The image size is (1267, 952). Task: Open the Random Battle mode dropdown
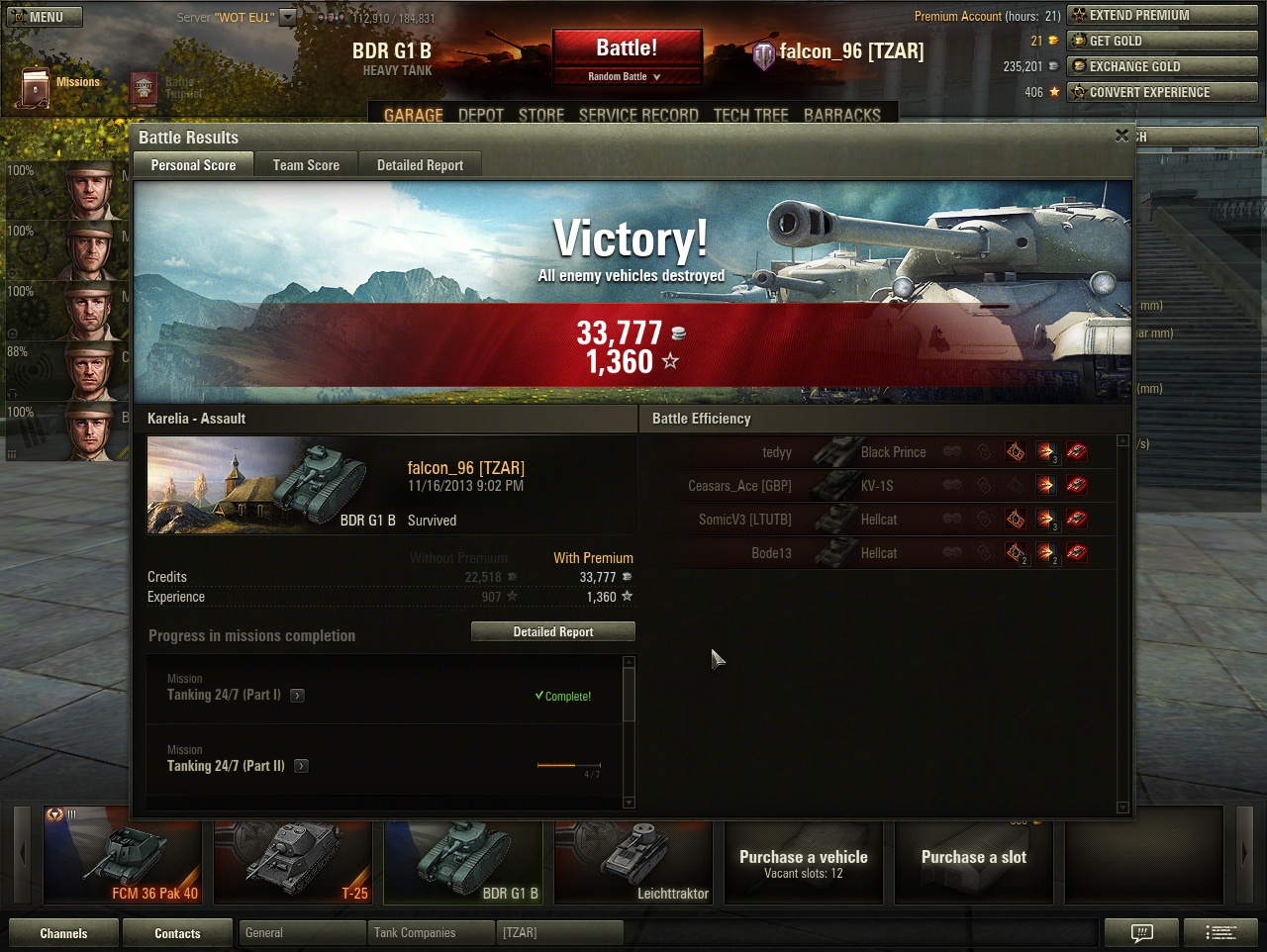(x=626, y=76)
